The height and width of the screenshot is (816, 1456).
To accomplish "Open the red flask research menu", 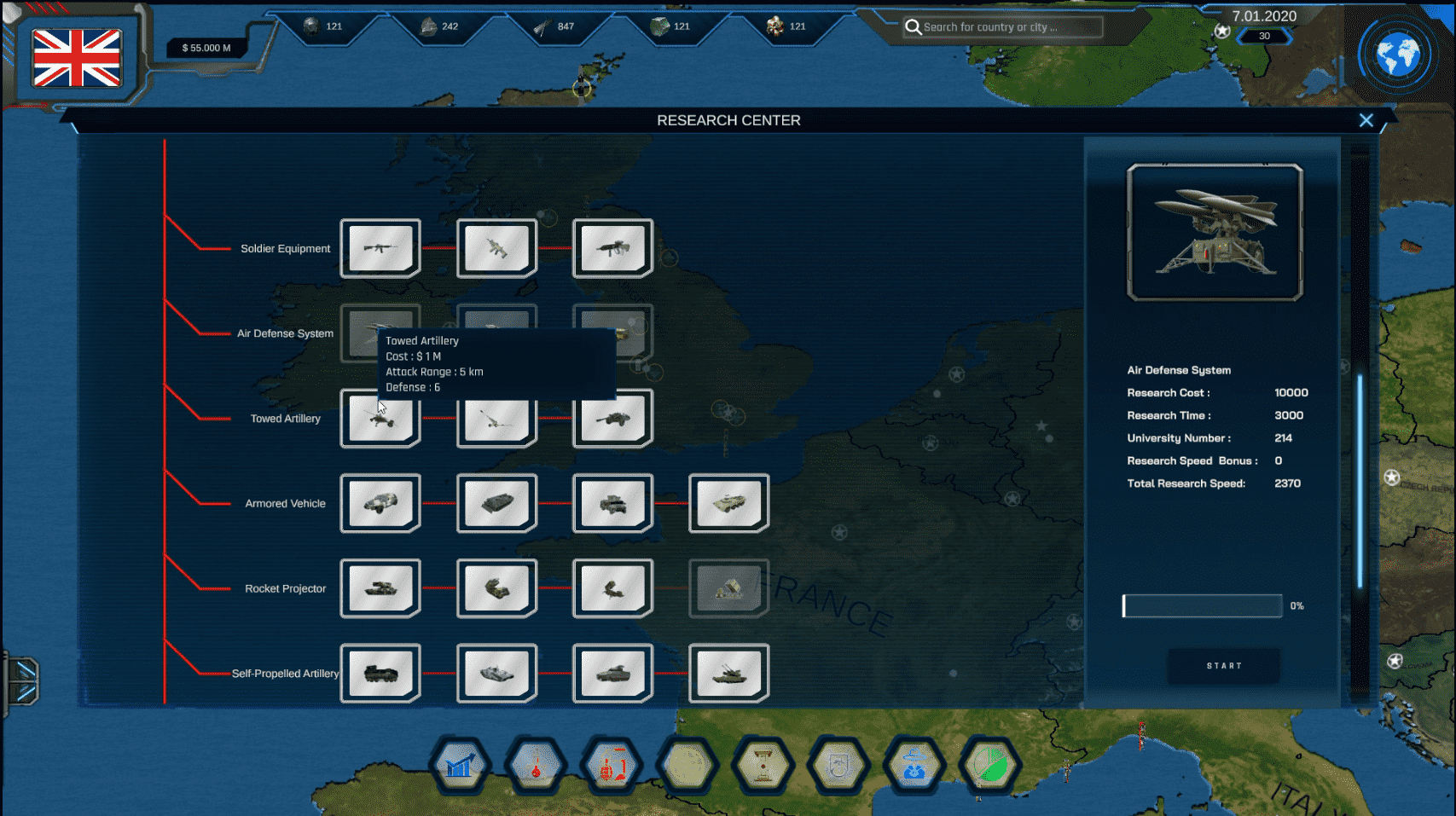I will click(536, 766).
